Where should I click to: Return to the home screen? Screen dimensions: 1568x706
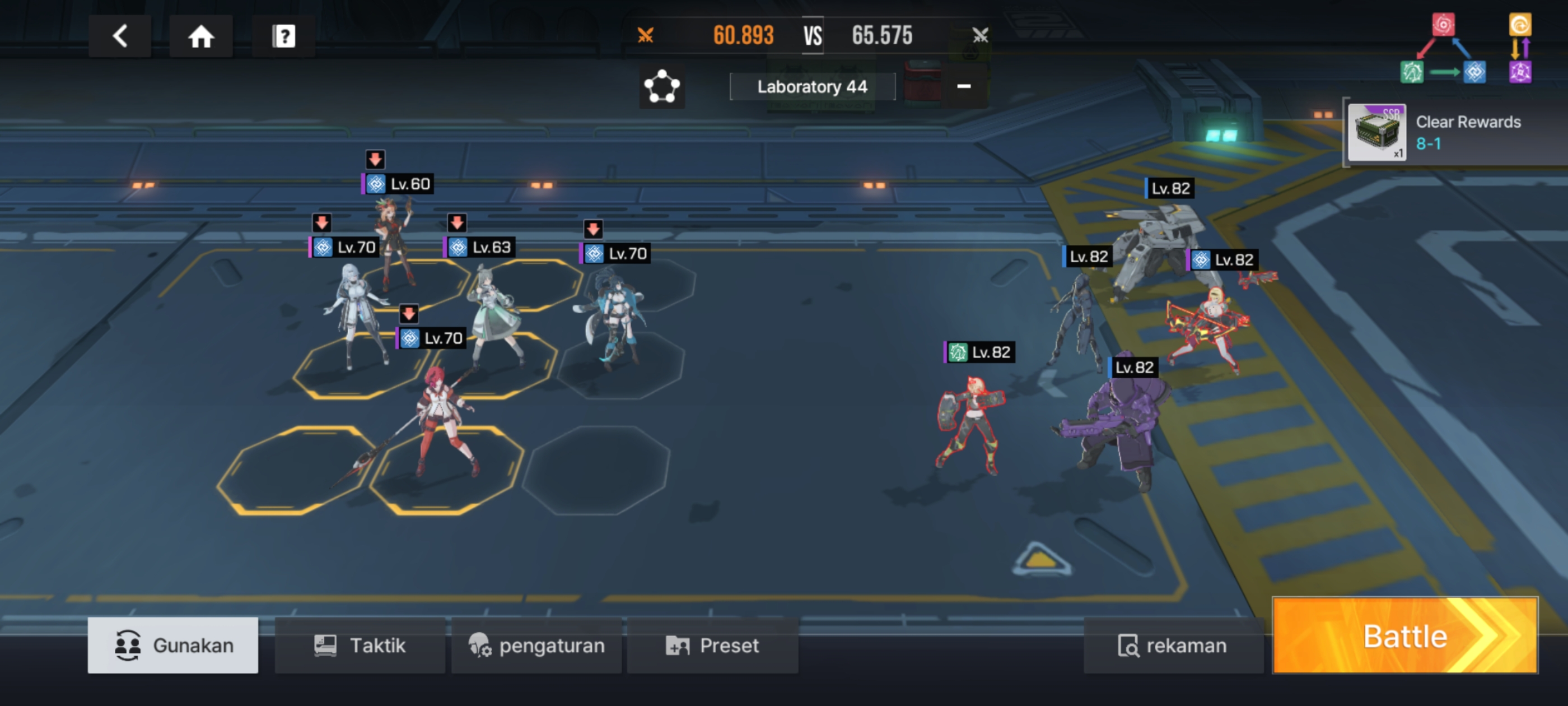[201, 36]
